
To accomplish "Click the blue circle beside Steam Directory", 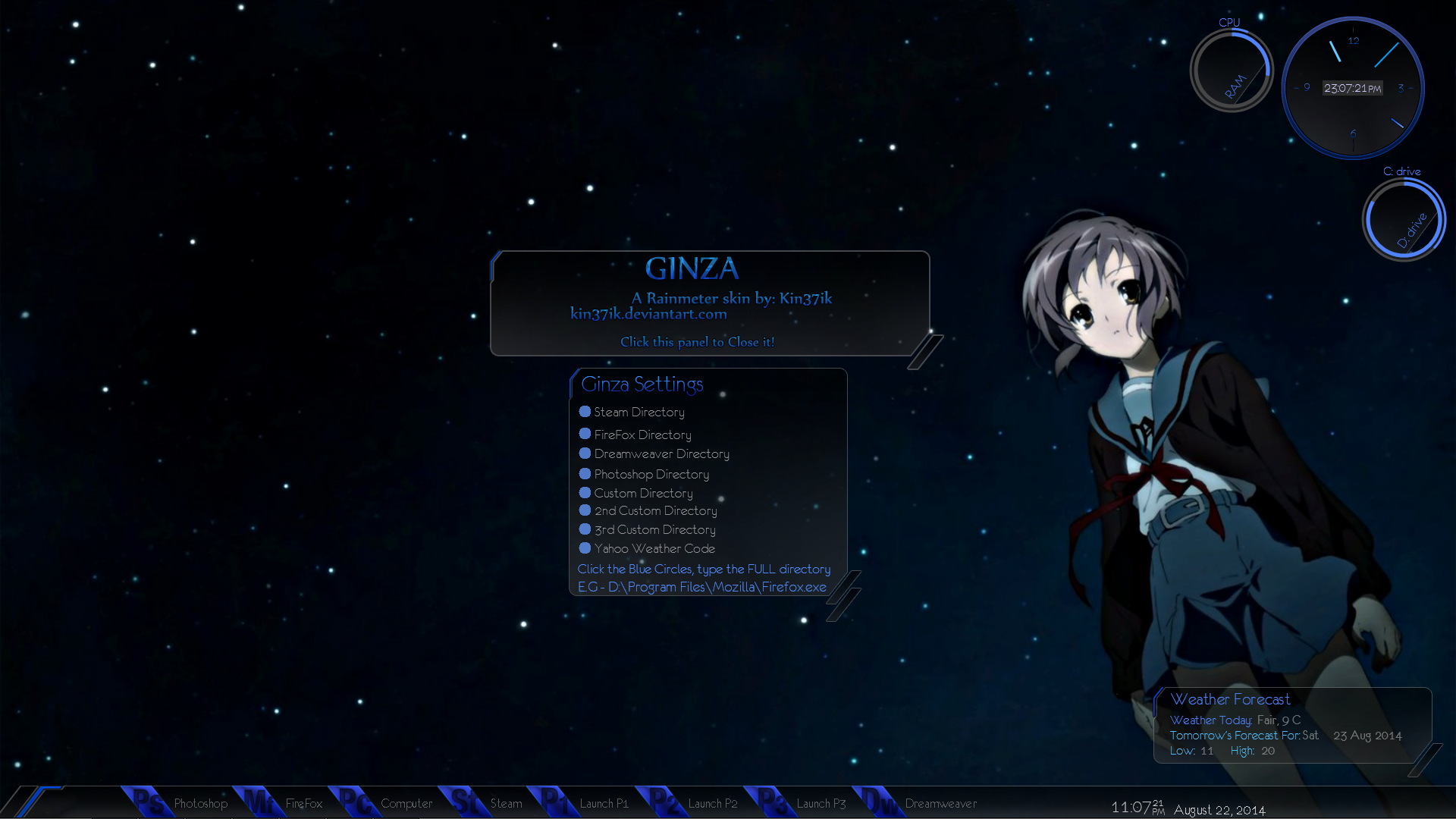I will tap(585, 411).
